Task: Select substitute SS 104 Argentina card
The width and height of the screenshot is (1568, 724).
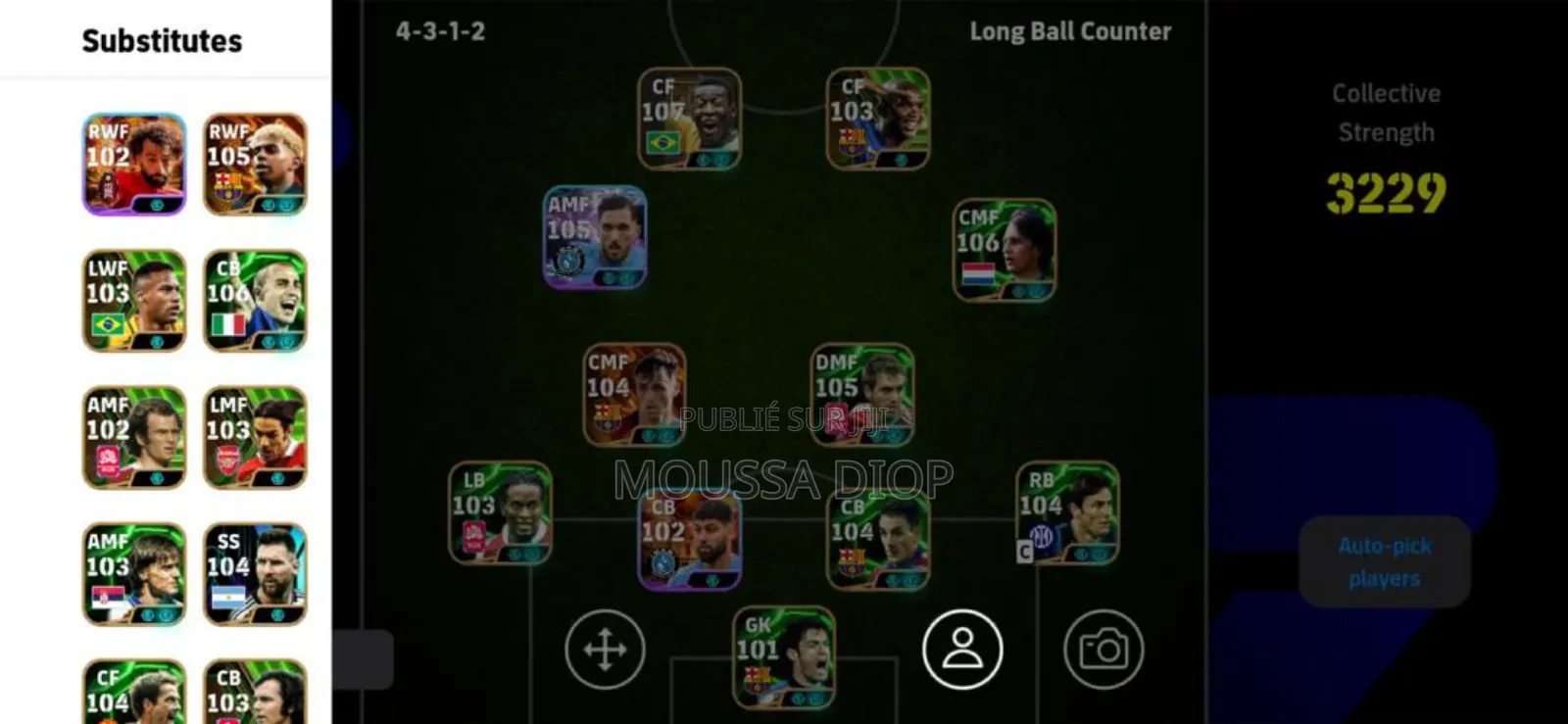Action: point(255,573)
